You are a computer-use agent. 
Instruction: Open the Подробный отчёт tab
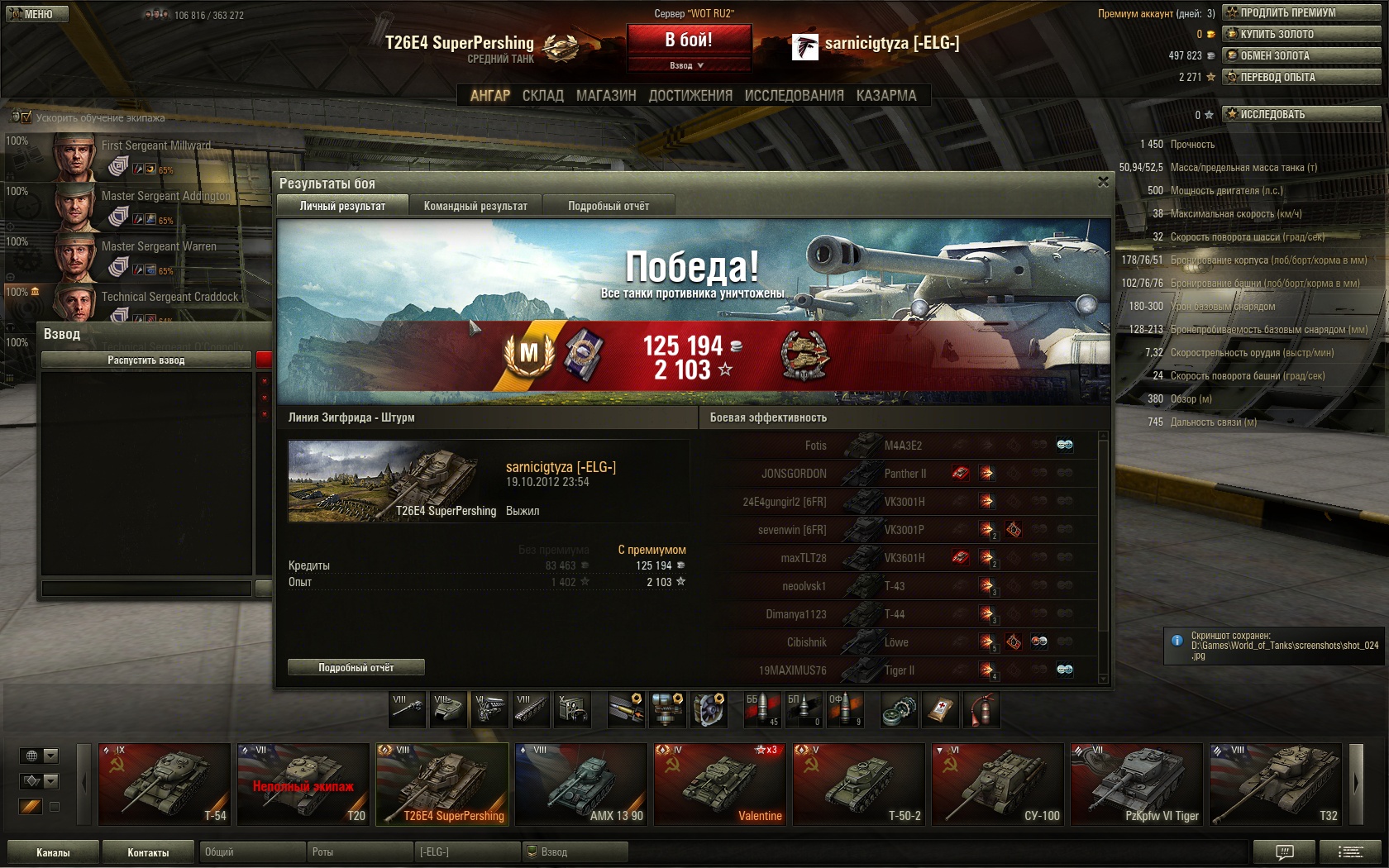pyautogui.click(x=609, y=206)
